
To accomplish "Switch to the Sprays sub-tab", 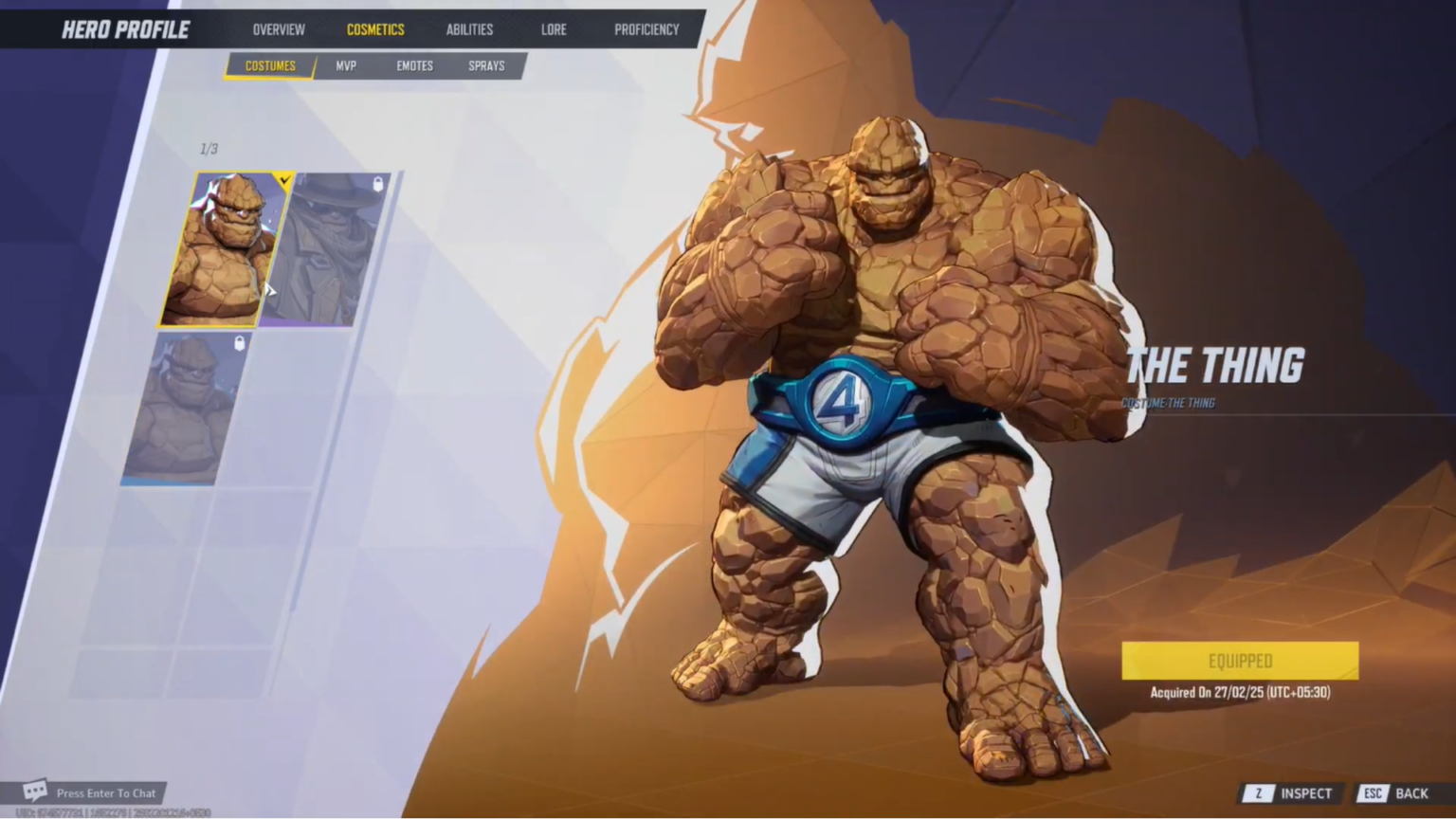I will tap(486, 65).
